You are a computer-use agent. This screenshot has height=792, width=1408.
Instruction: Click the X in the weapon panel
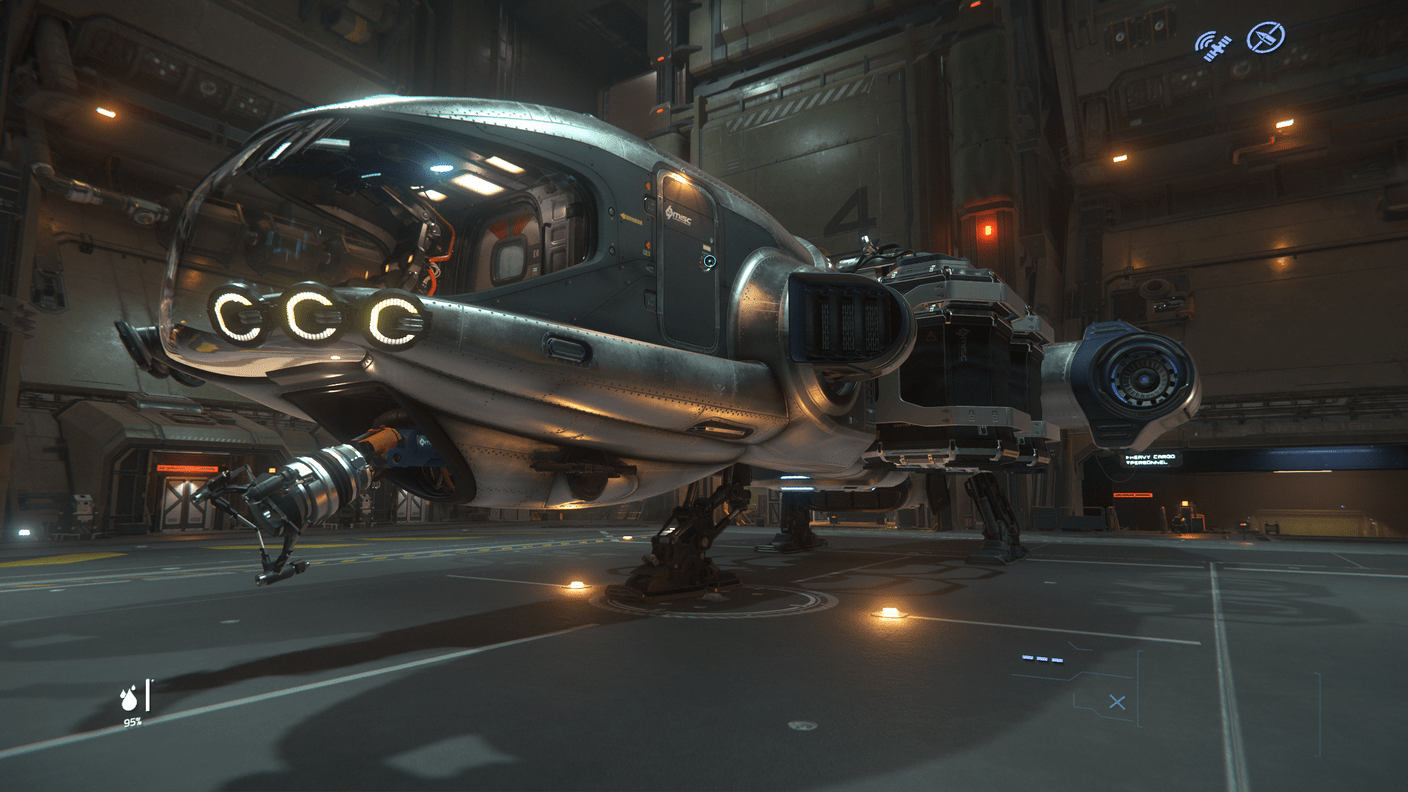(x=1117, y=703)
